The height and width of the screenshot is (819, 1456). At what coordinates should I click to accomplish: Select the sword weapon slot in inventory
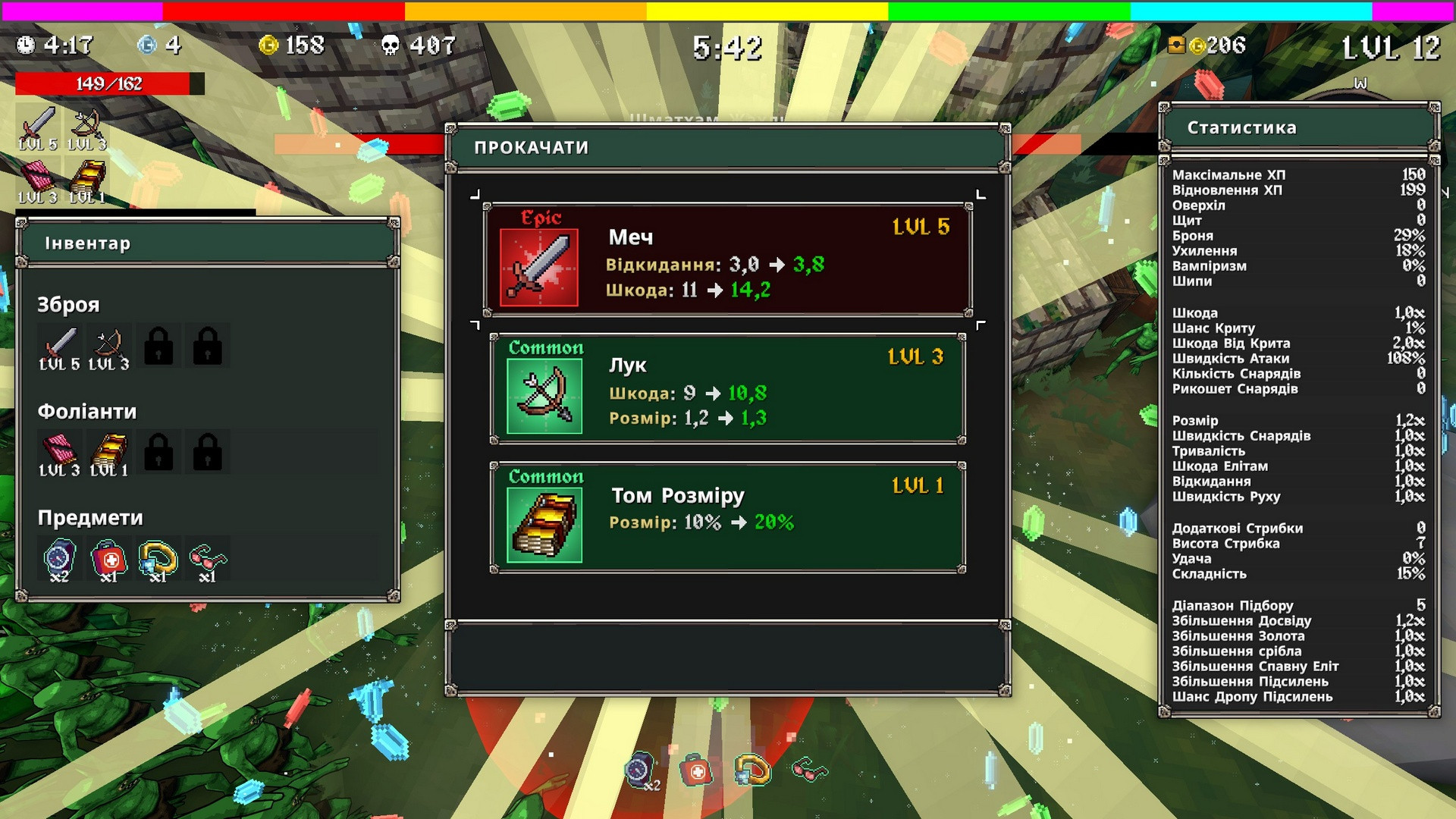60,347
